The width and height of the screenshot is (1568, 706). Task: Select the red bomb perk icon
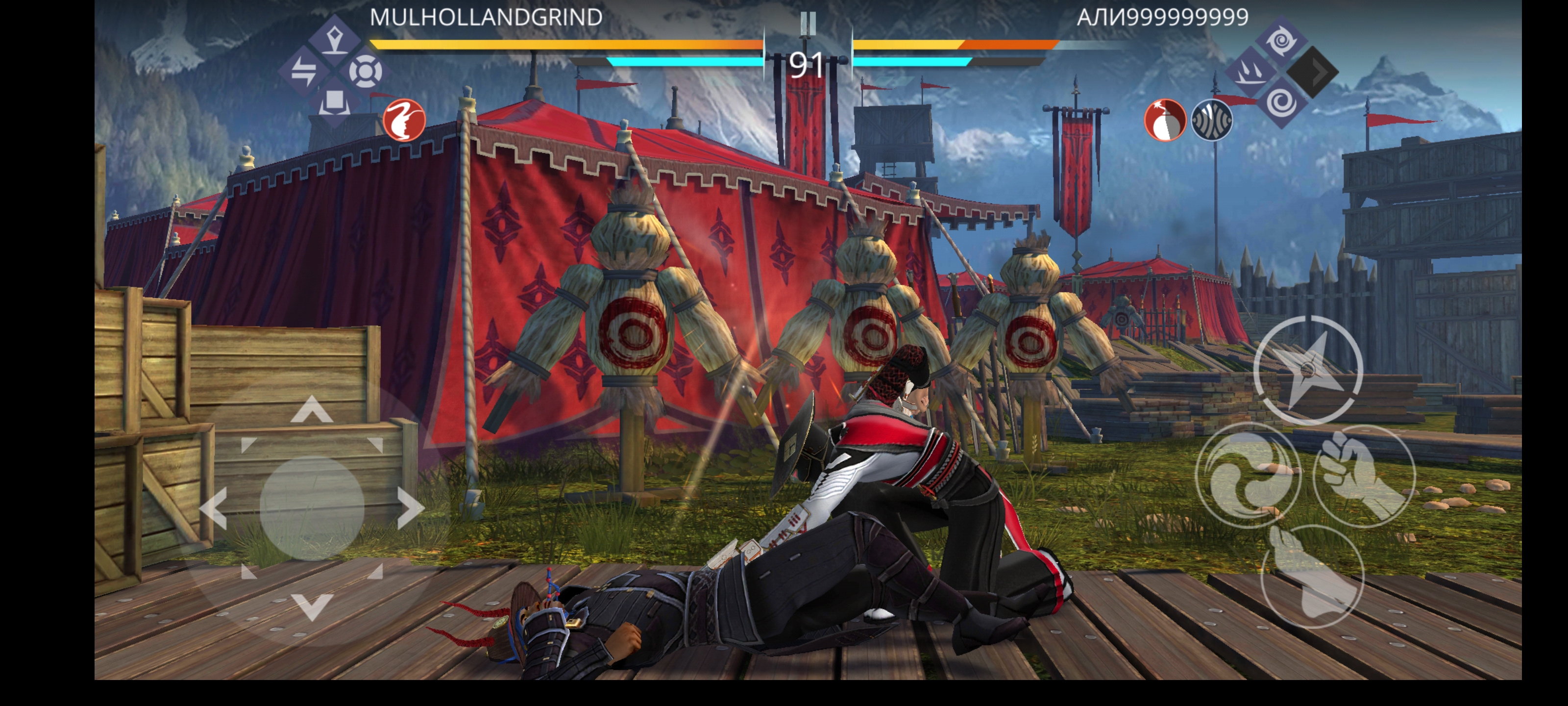1165,120
